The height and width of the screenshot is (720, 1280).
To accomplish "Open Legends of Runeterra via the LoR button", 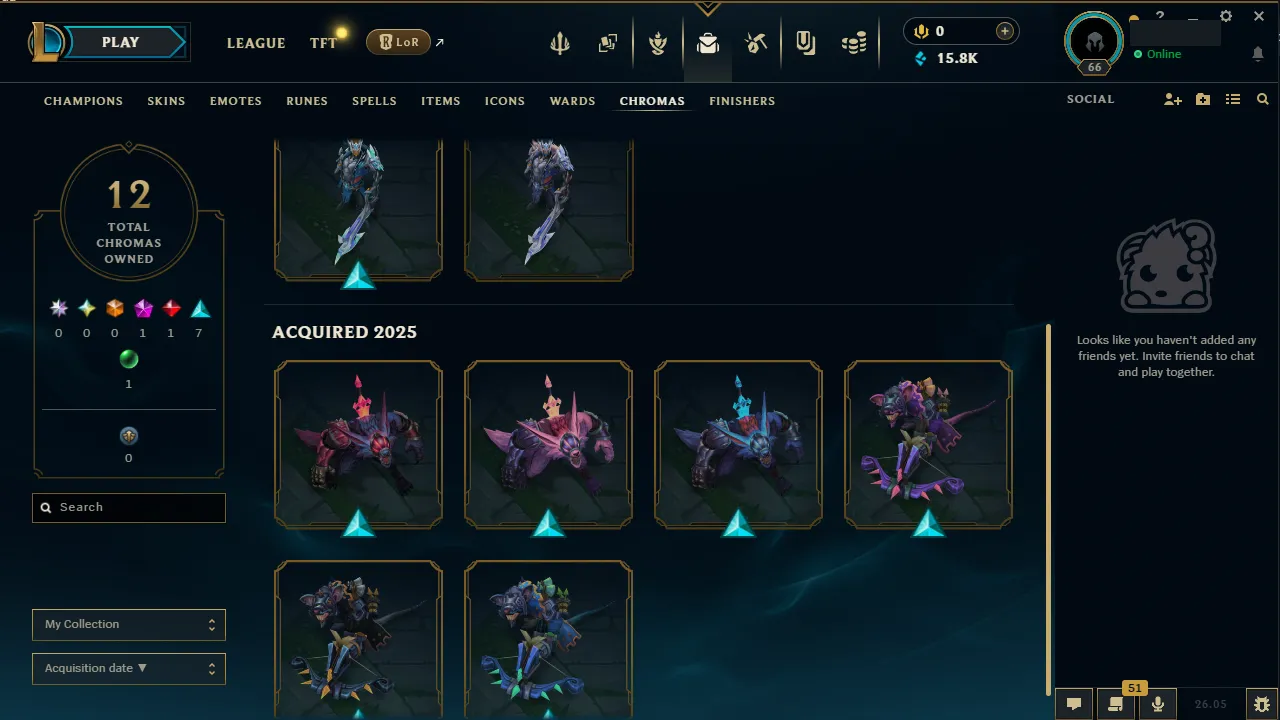I will 399,42.
